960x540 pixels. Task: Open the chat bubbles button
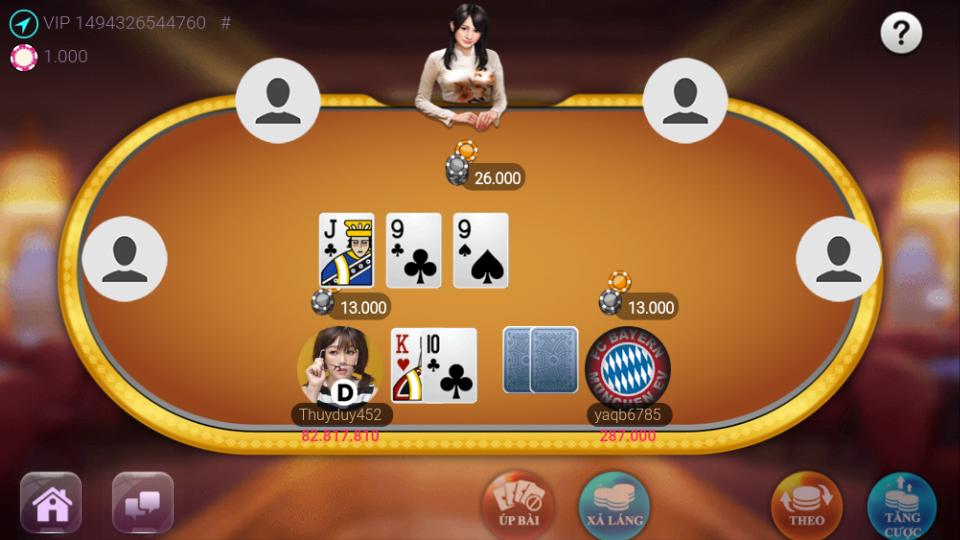pos(143,502)
